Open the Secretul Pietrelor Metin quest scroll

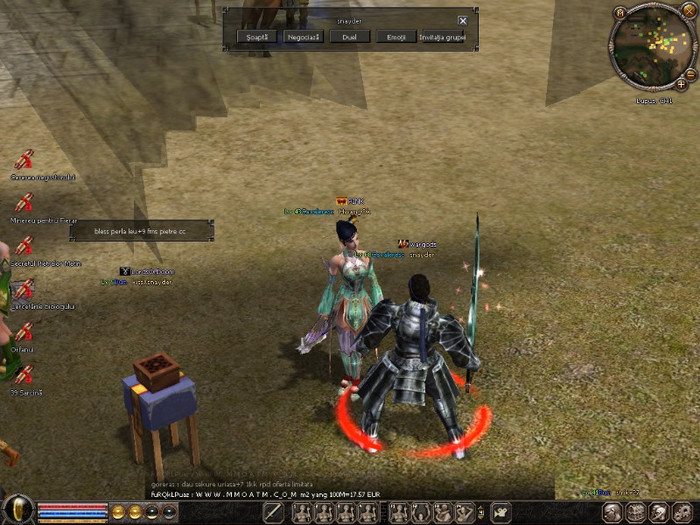pos(24,245)
